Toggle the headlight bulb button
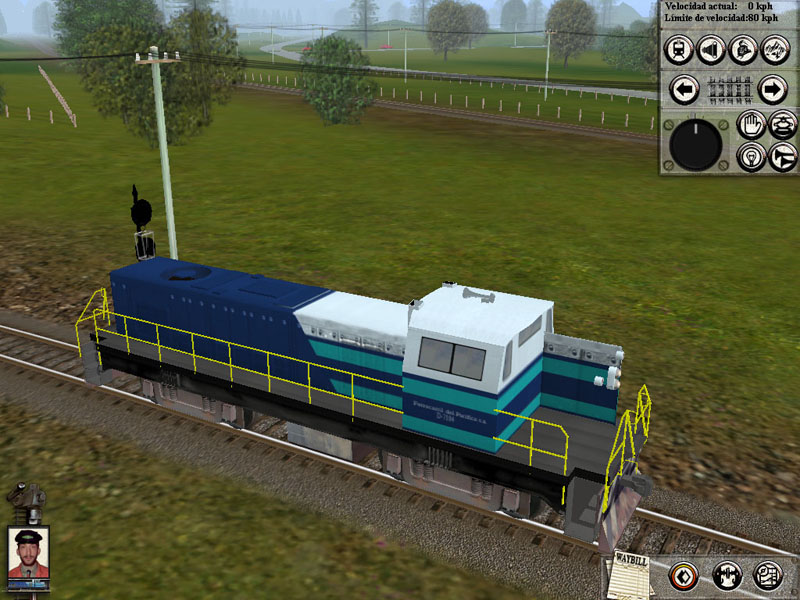Image resolution: width=800 pixels, height=600 pixels. pos(750,156)
